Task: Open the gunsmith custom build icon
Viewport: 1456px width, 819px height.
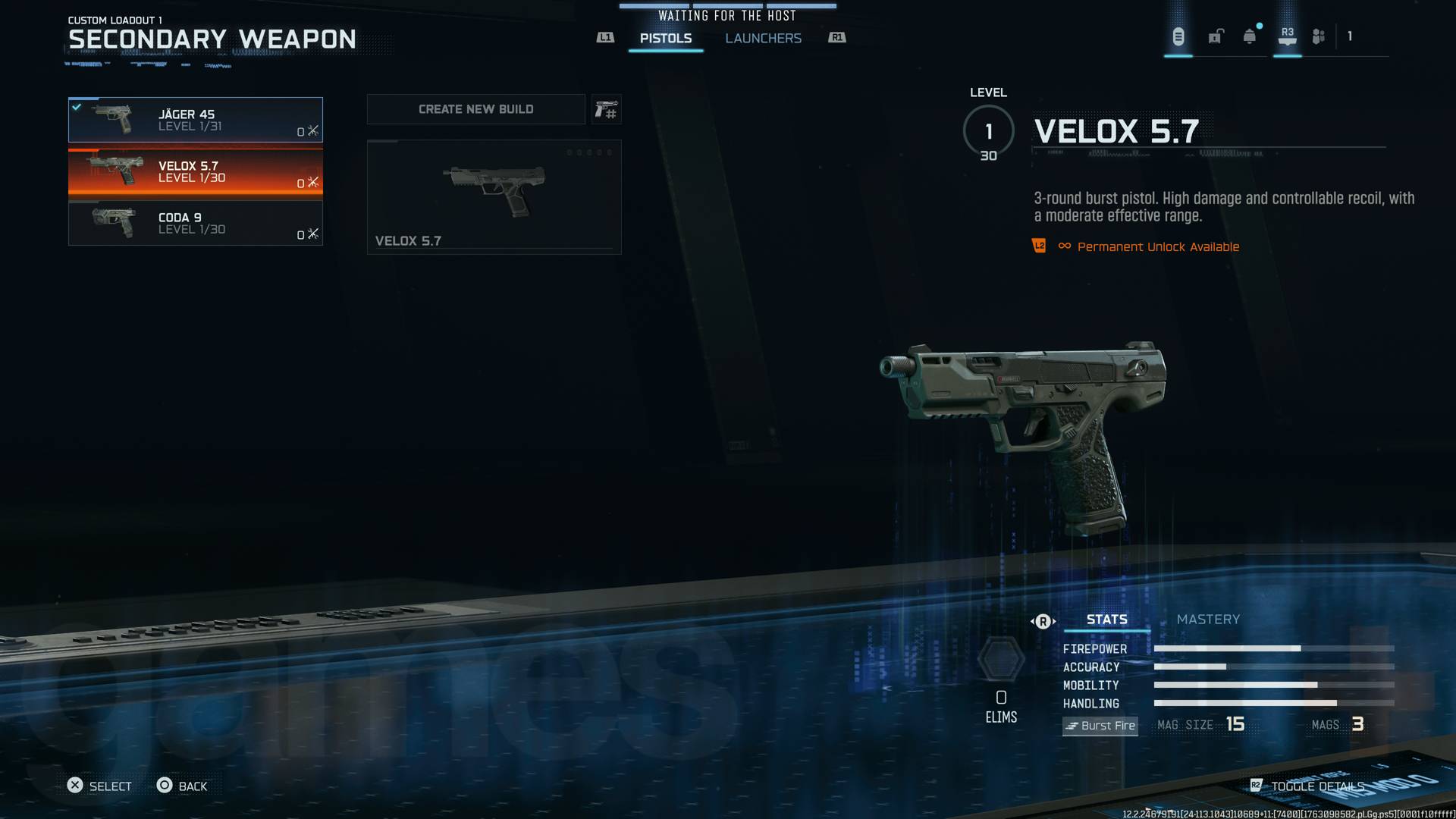Action: 606,109
